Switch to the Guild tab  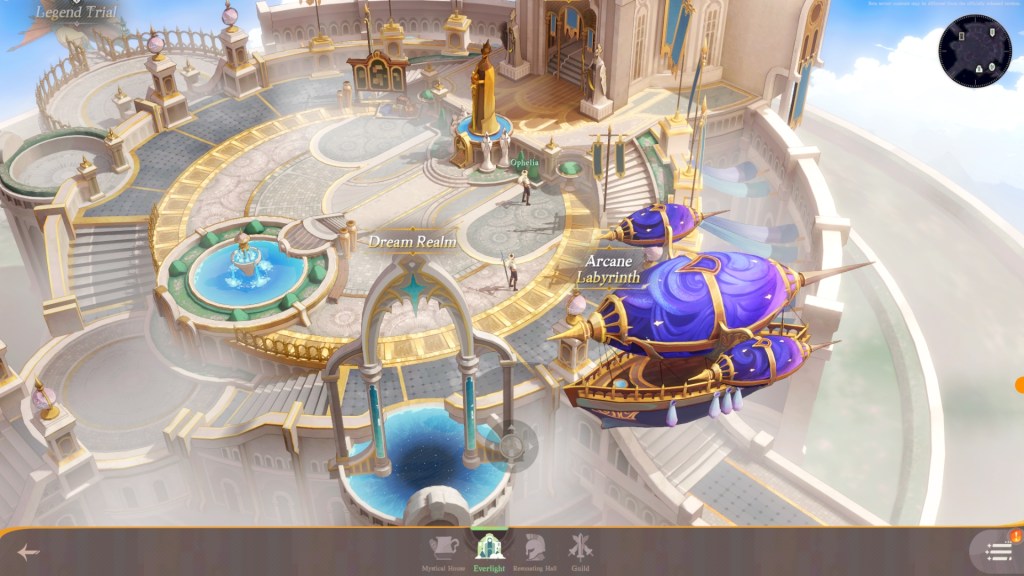click(580, 551)
